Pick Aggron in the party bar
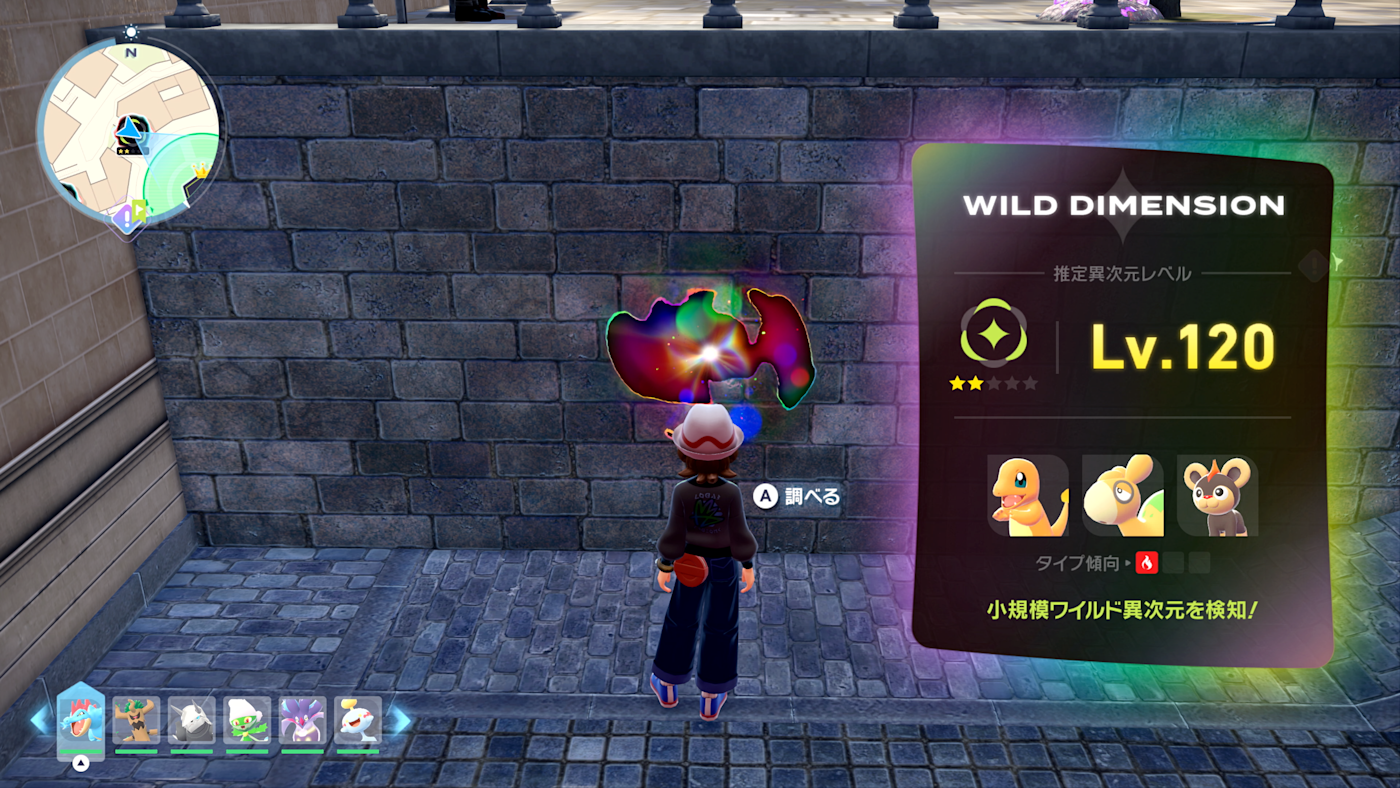Image resolution: width=1400 pixels, height=788 pixels. click(191, 720)
